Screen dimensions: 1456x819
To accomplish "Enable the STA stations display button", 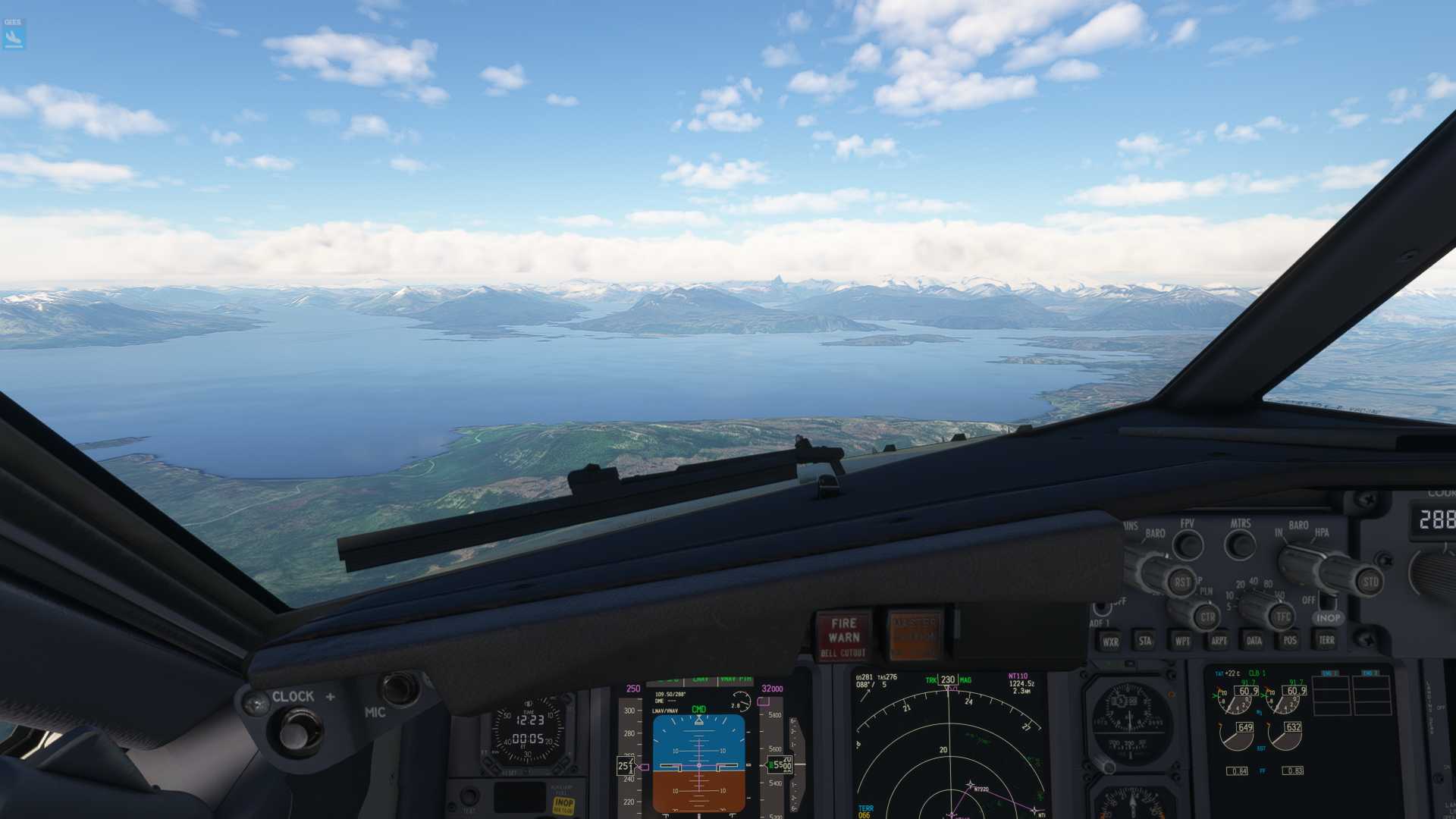I will (1145, 642).
